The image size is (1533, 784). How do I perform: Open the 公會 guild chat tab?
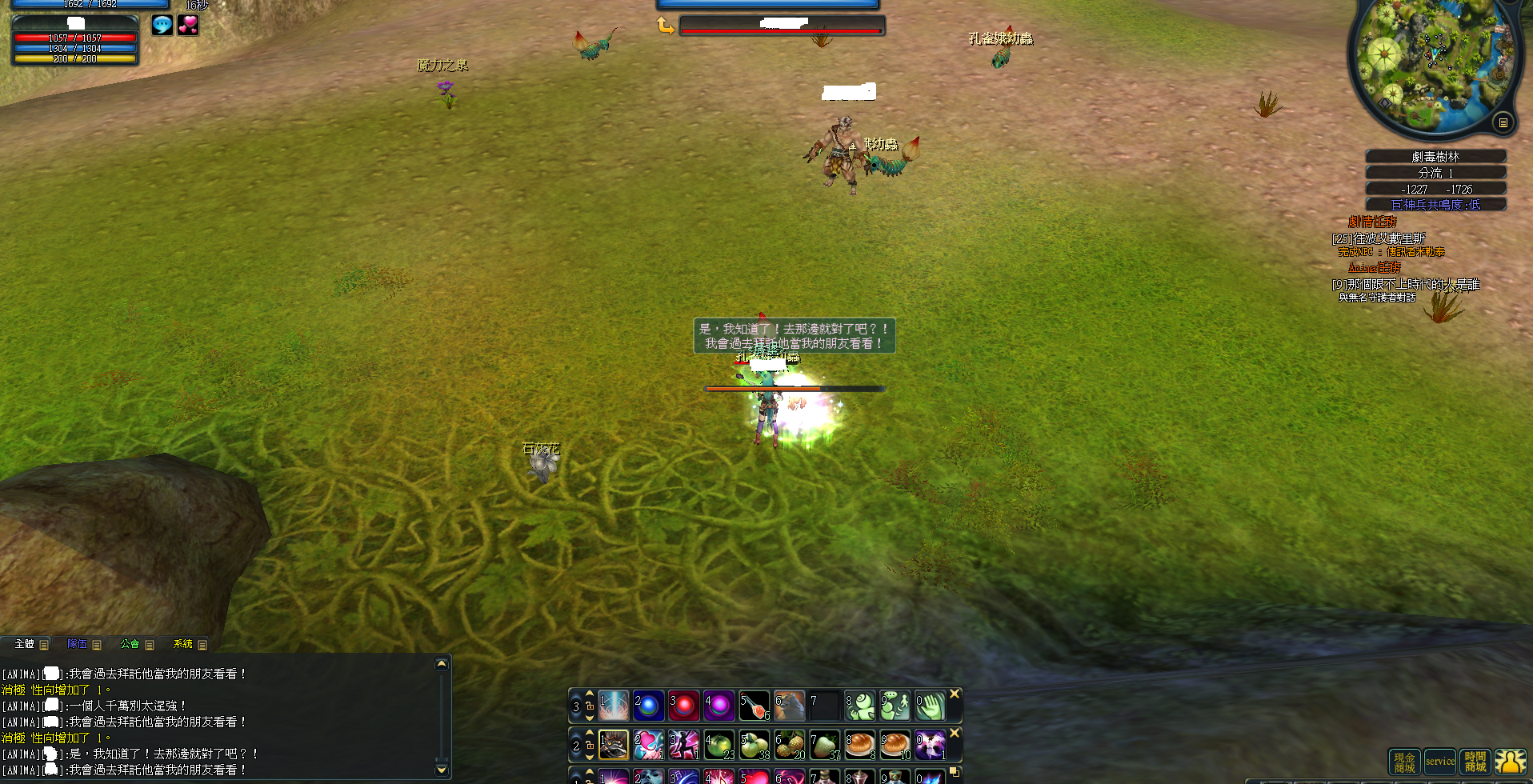click(x=130, y=644)
